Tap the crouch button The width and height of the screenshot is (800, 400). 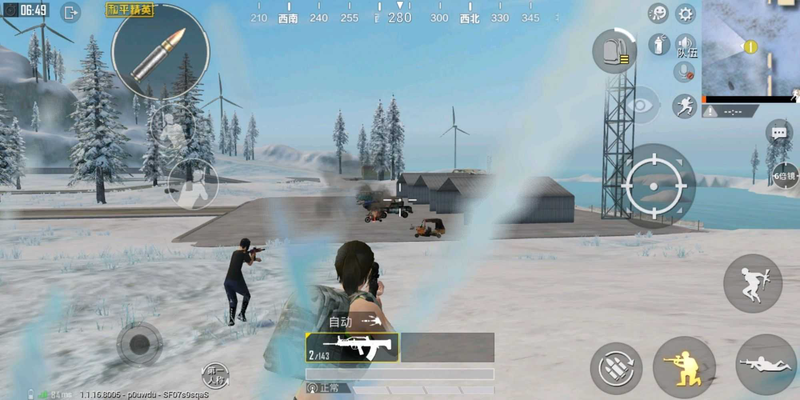click(683, 365)
